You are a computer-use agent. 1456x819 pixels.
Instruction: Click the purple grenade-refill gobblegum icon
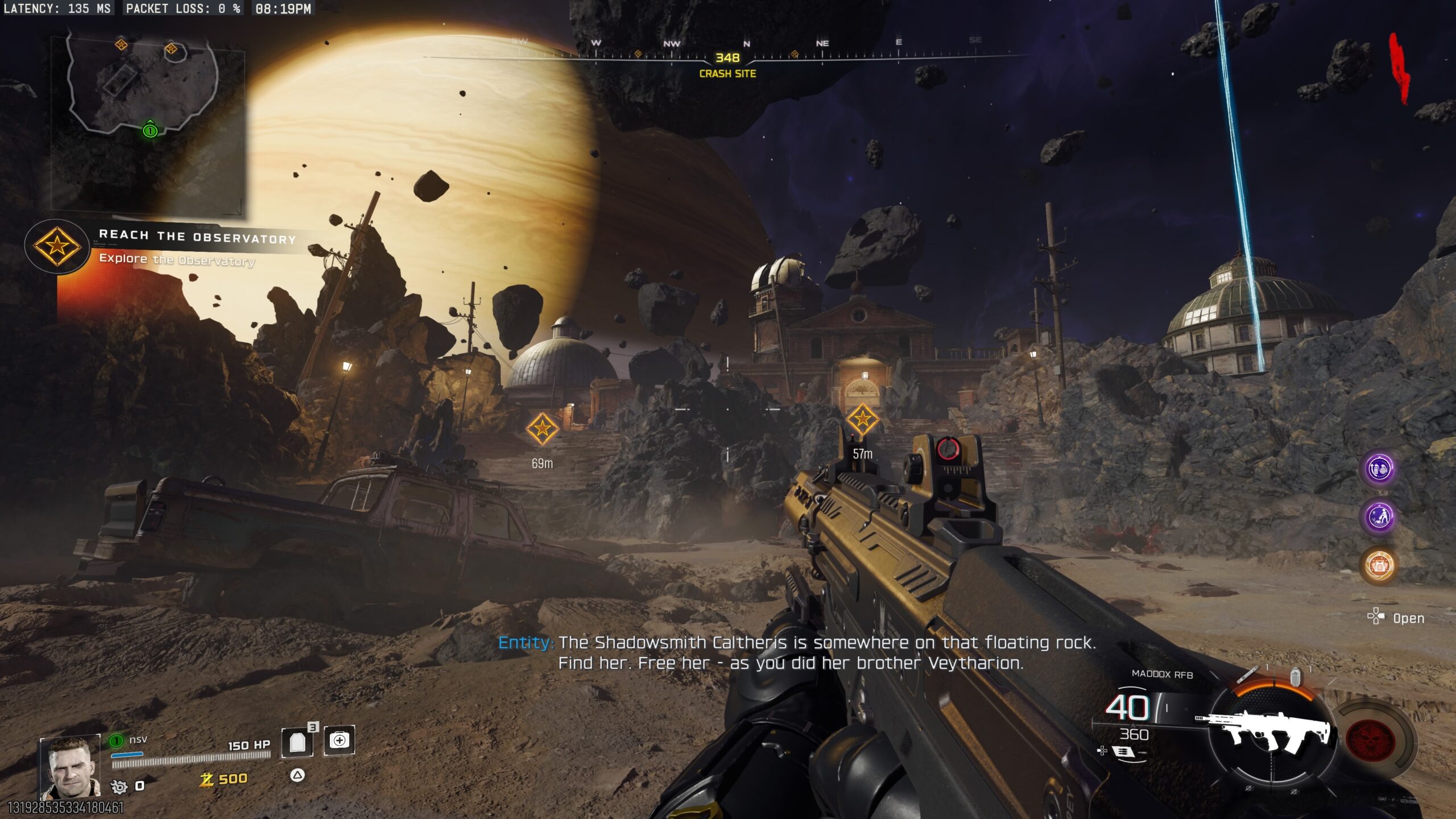[1379, 469]
